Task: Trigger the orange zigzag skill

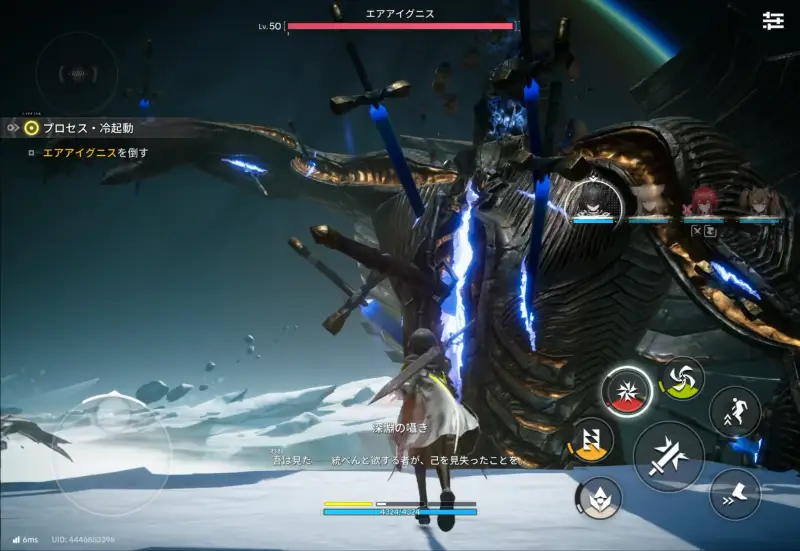Action: pos(591,441)
